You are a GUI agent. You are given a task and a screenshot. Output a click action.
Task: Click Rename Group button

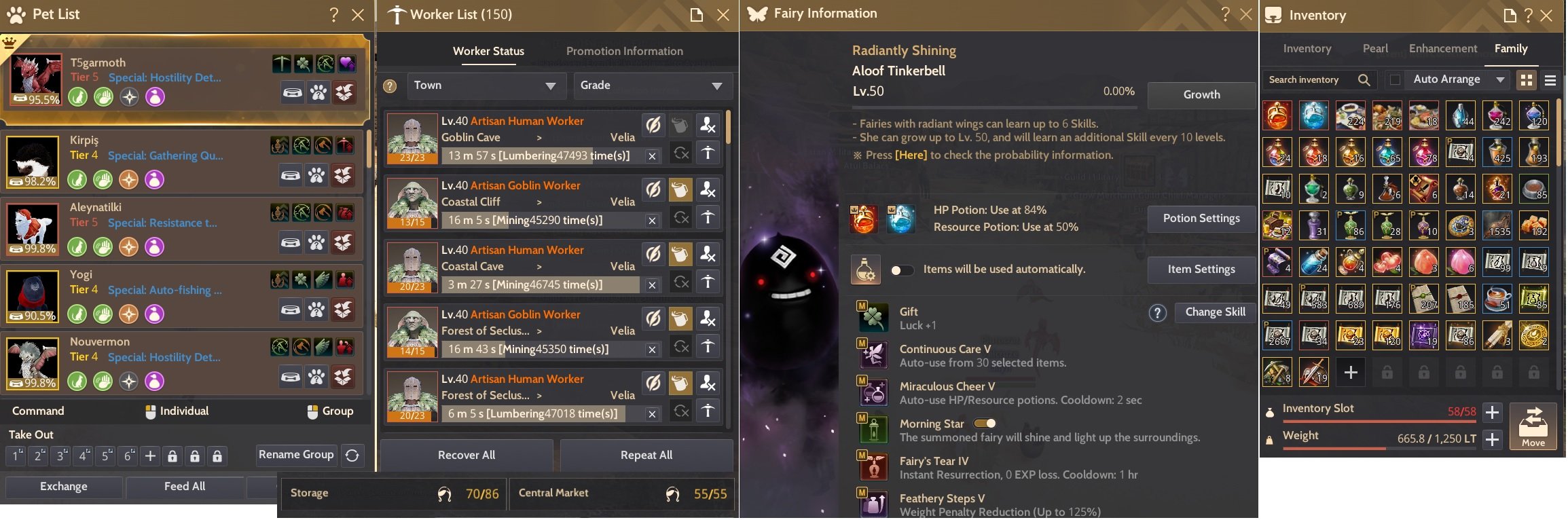pyautogui.click(x=296, y=455)
